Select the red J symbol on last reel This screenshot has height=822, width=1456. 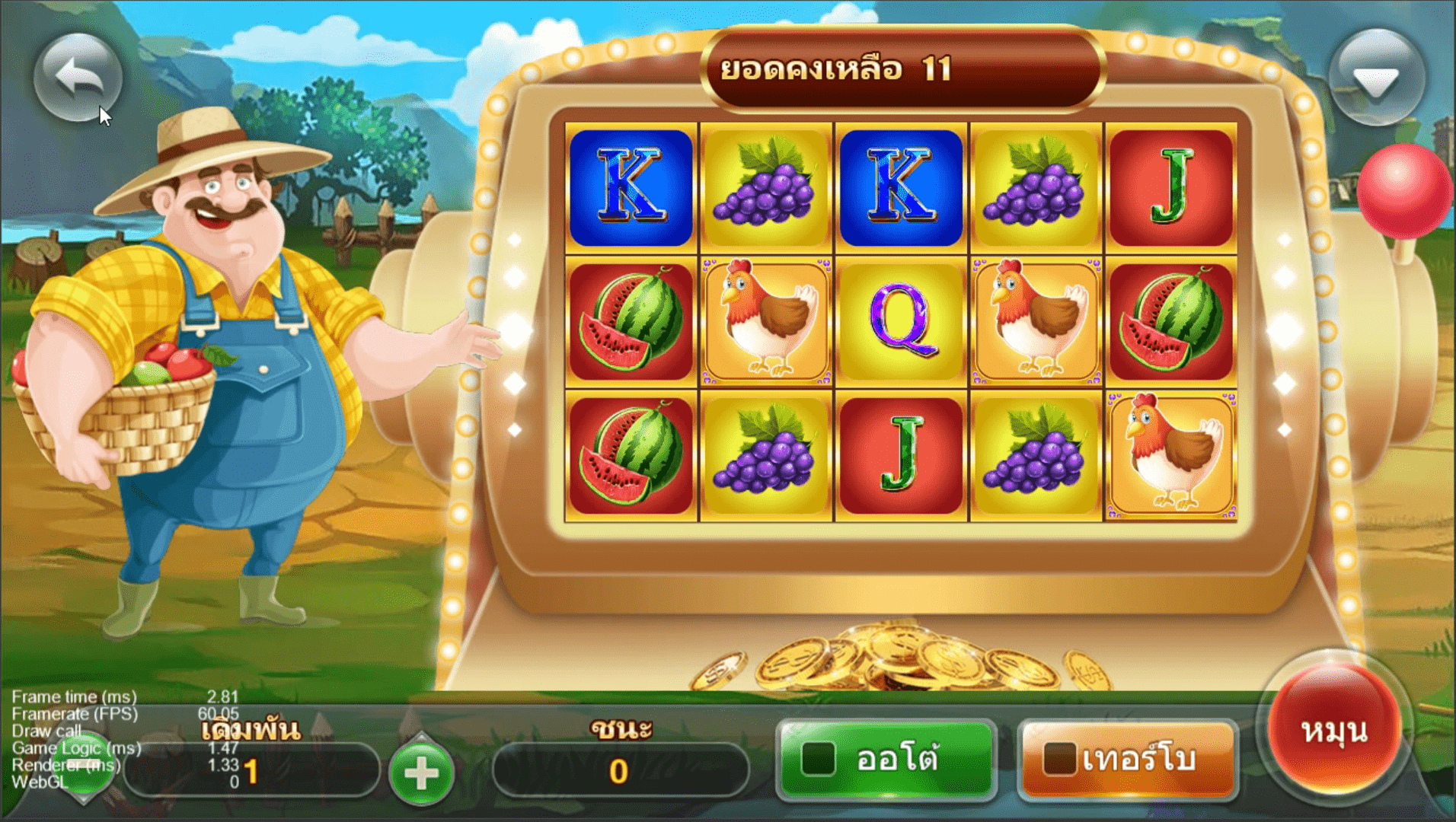pos(1170,186)
